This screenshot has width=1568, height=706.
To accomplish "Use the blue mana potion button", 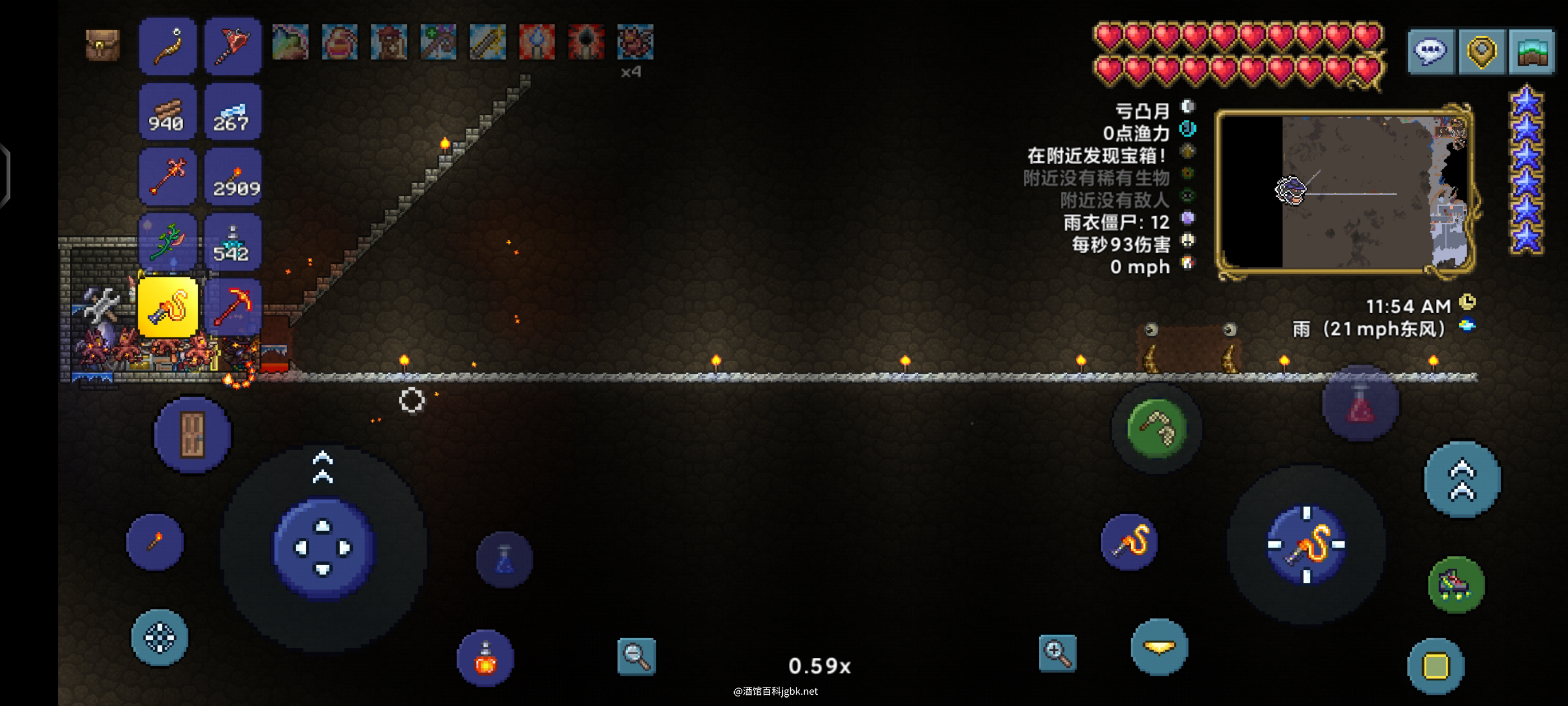I will tap(504, 560).
